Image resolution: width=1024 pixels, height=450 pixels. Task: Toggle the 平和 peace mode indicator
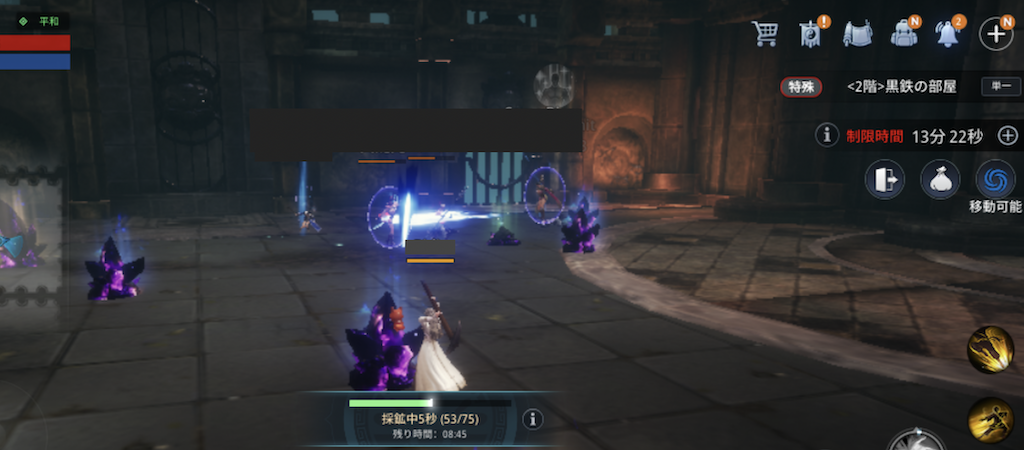coord(40,20)
